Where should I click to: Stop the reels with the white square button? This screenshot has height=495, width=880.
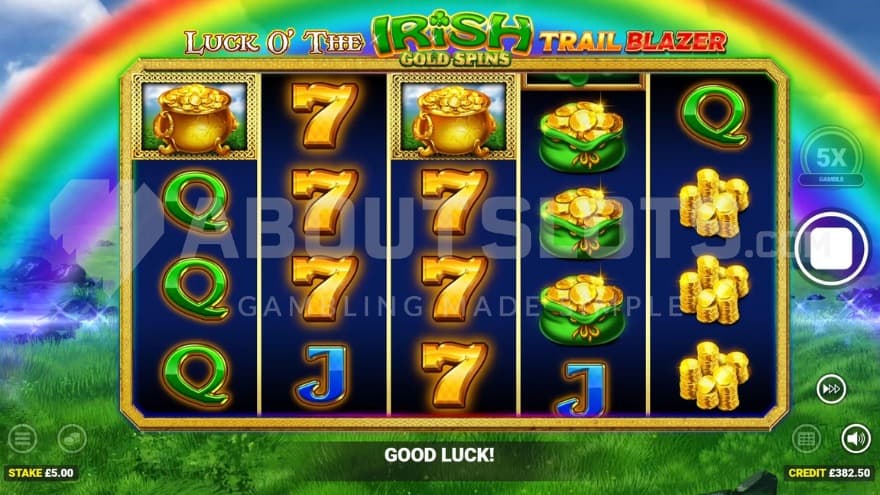(x=828, y=248)
